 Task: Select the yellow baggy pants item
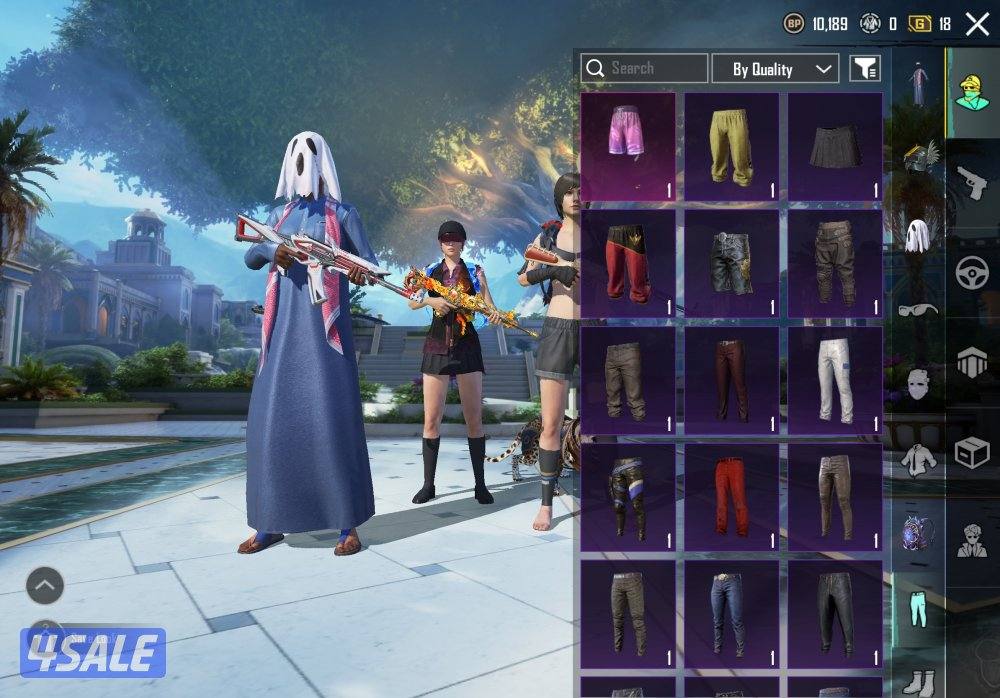(x=732, y=147)
